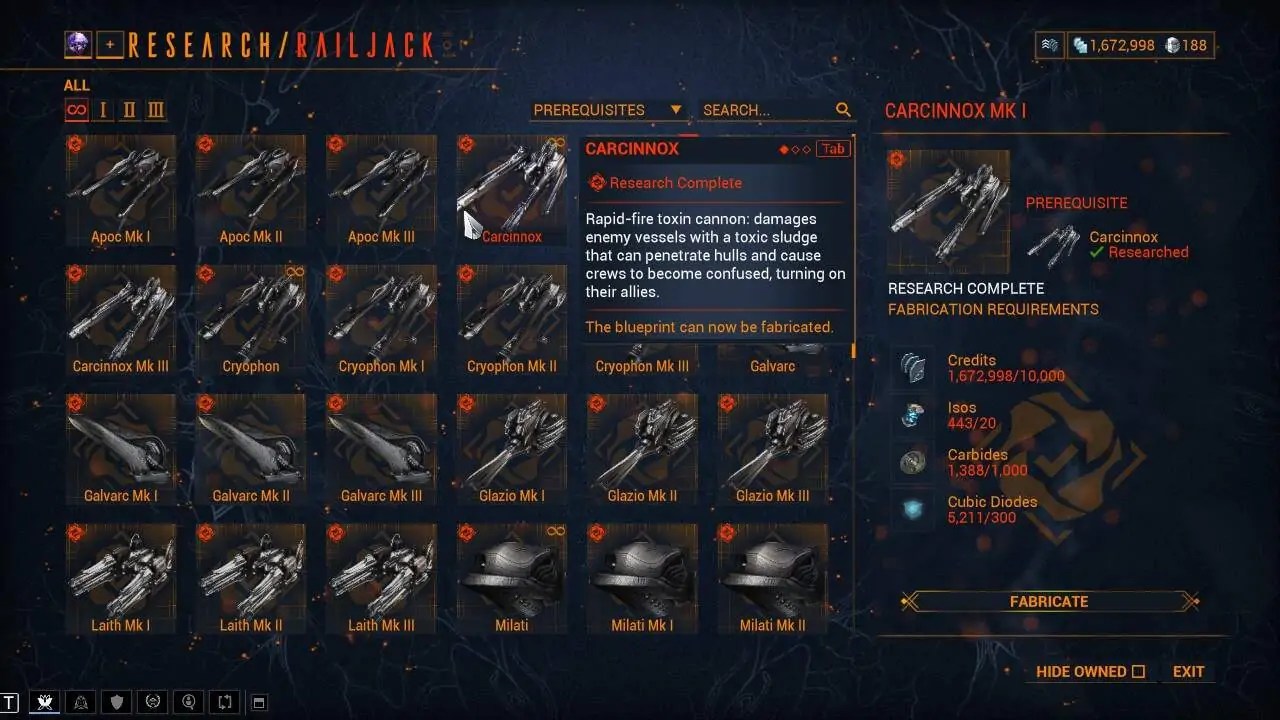Switch to the Tier II tab

click(x=127, y=110)
